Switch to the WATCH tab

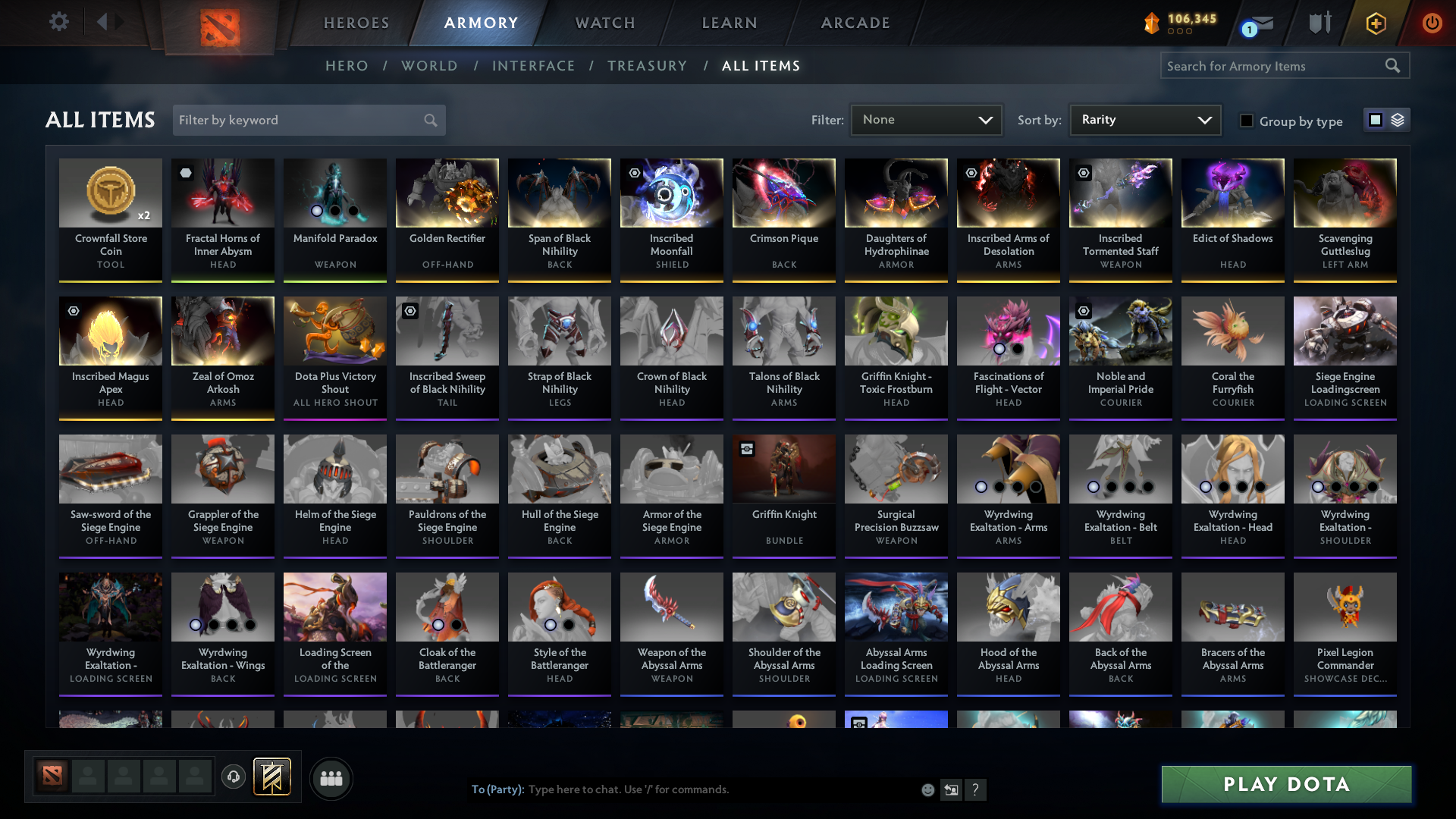[x=604, y=23]
